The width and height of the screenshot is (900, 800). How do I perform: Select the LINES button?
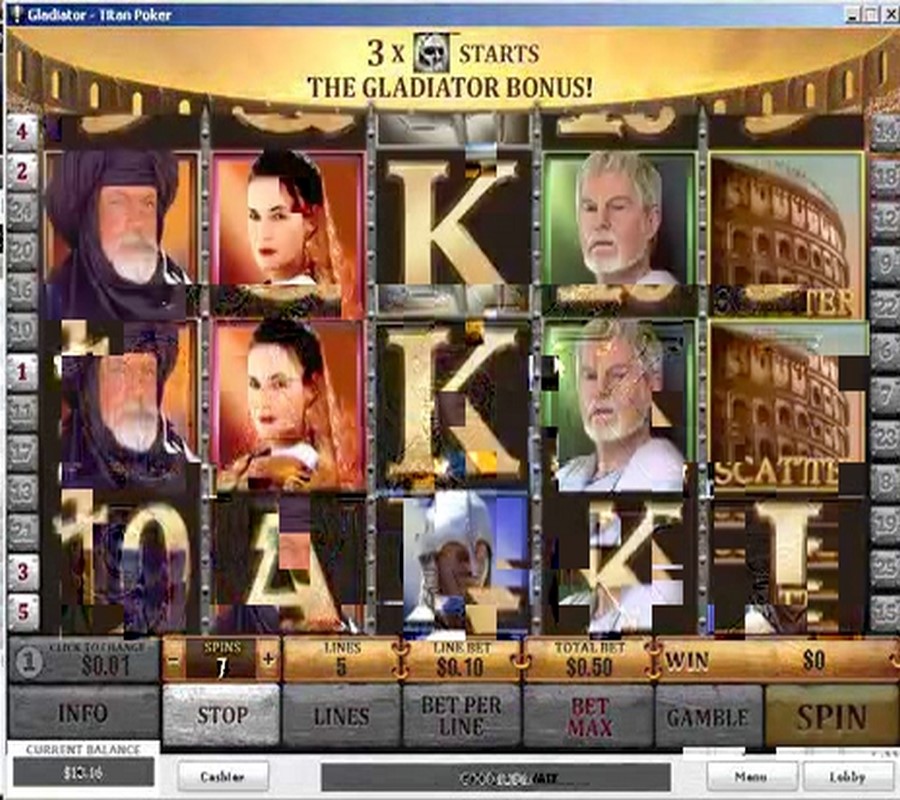341,716
